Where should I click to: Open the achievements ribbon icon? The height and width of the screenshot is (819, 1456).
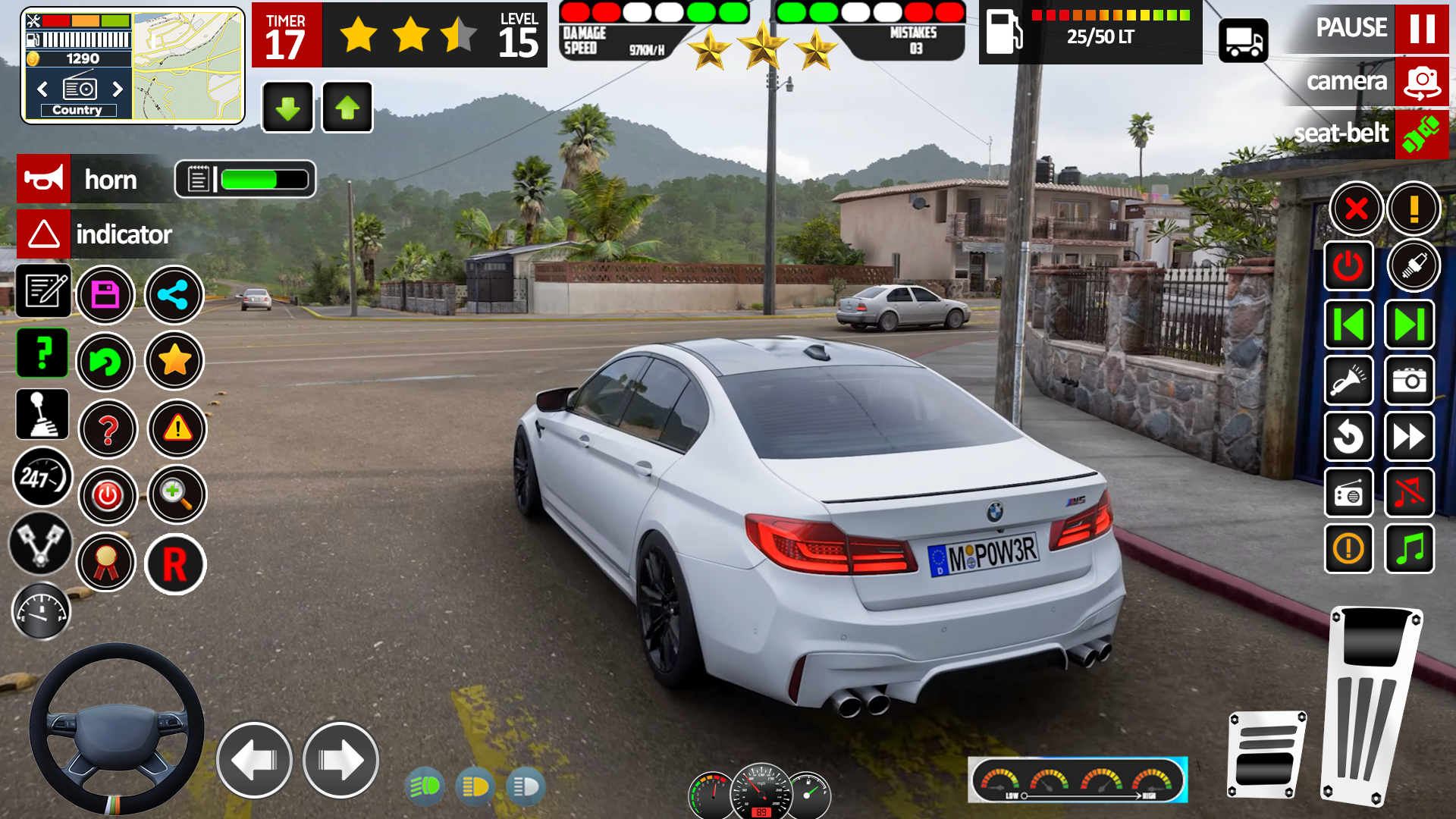[x=107, y=563]
